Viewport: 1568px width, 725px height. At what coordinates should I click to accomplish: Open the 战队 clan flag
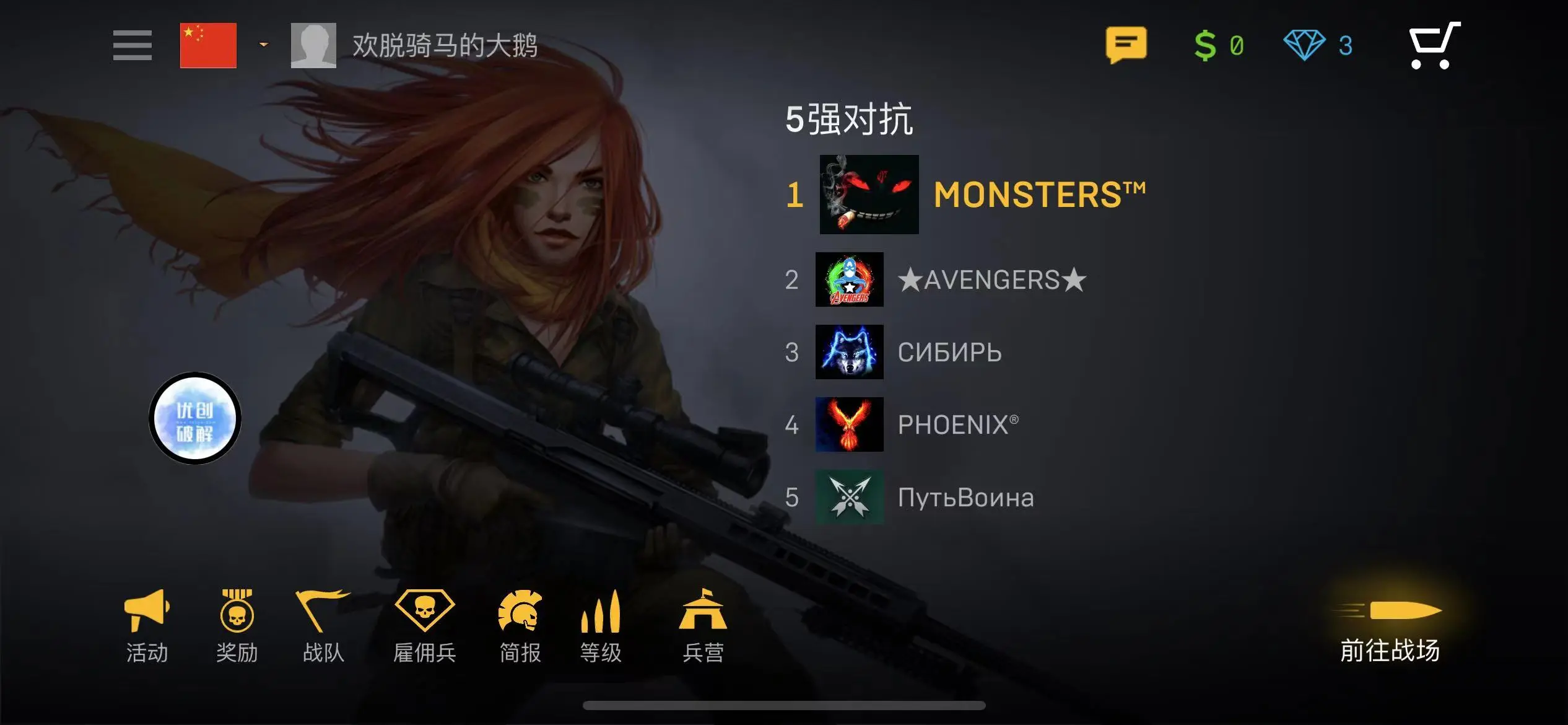(323, 626)
